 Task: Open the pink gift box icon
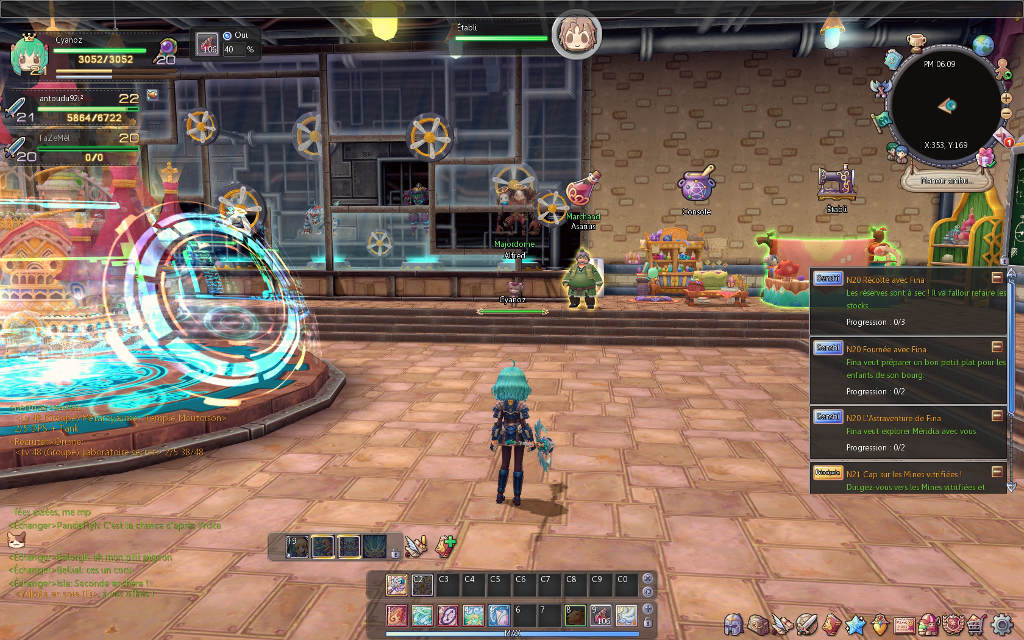tap(986, 157)
